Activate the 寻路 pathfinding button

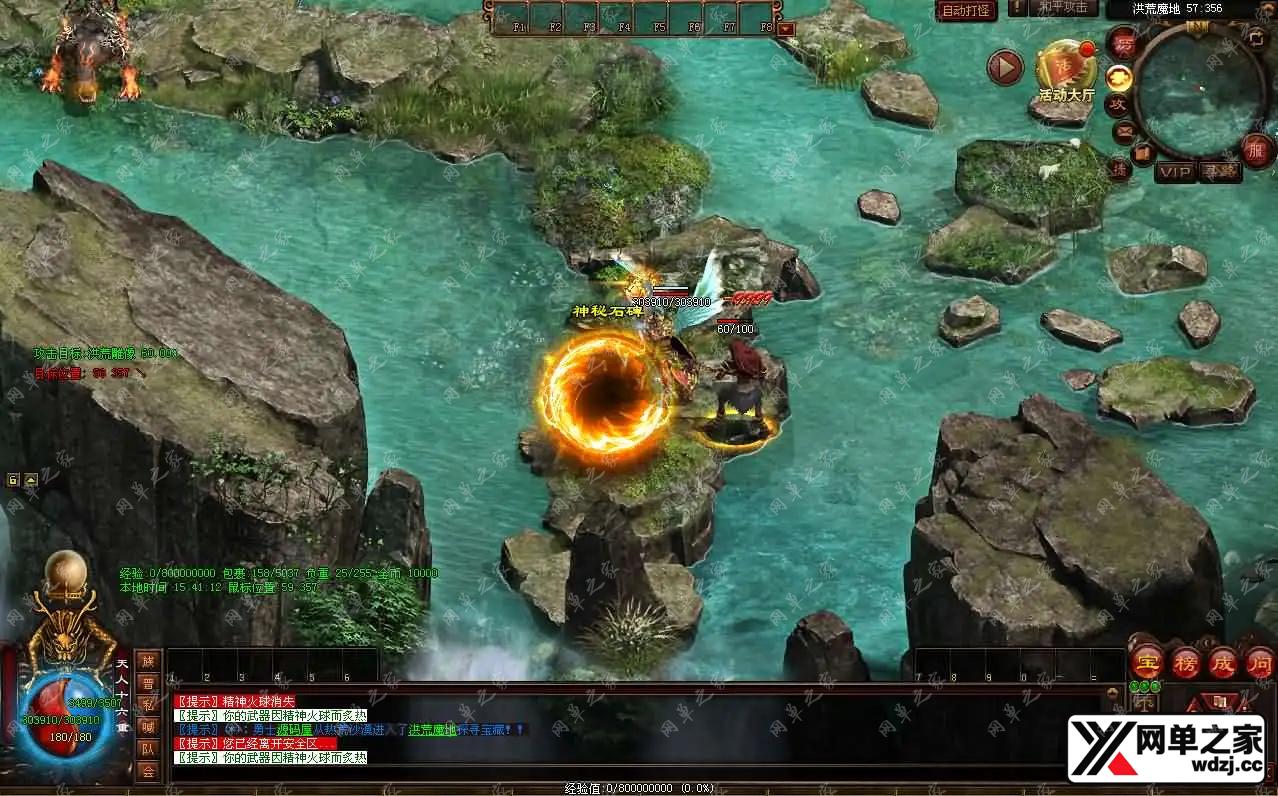click(x=1219, y=172)
